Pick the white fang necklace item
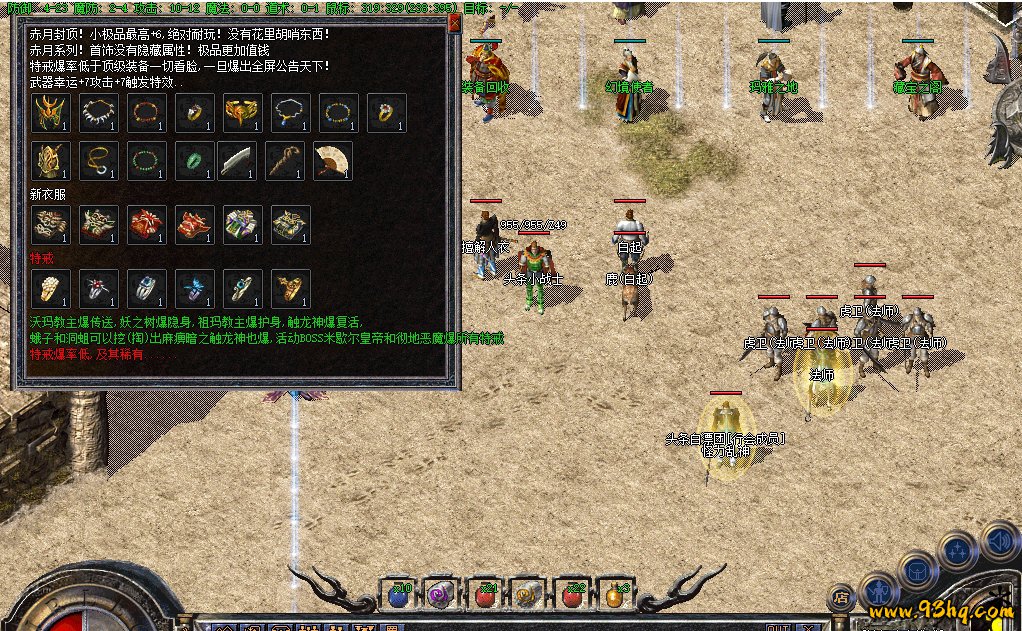Screen dimensions: 1022x631 99,113
